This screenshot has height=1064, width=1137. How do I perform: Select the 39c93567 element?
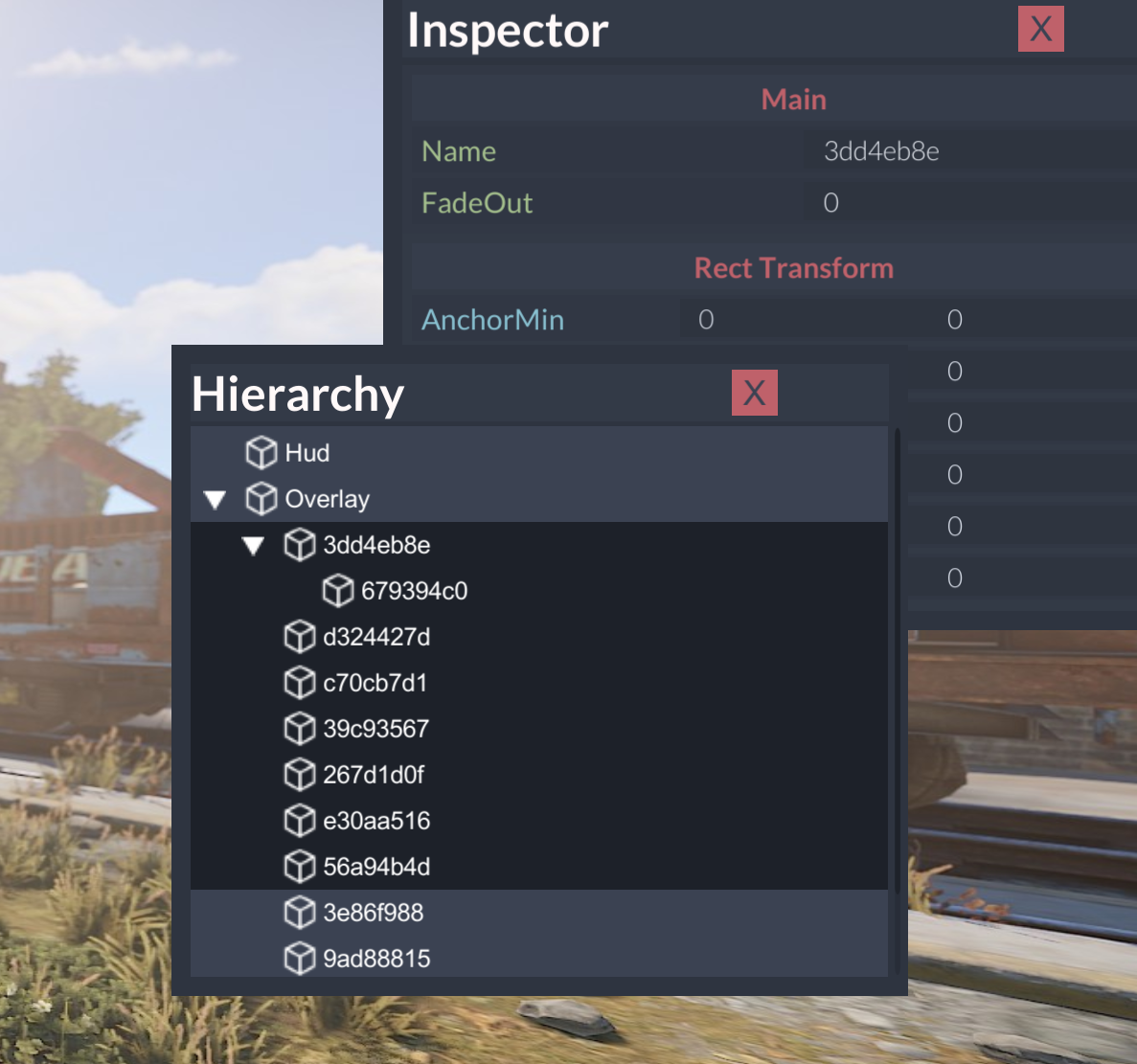pyautogui.click(x=375, y=729)
